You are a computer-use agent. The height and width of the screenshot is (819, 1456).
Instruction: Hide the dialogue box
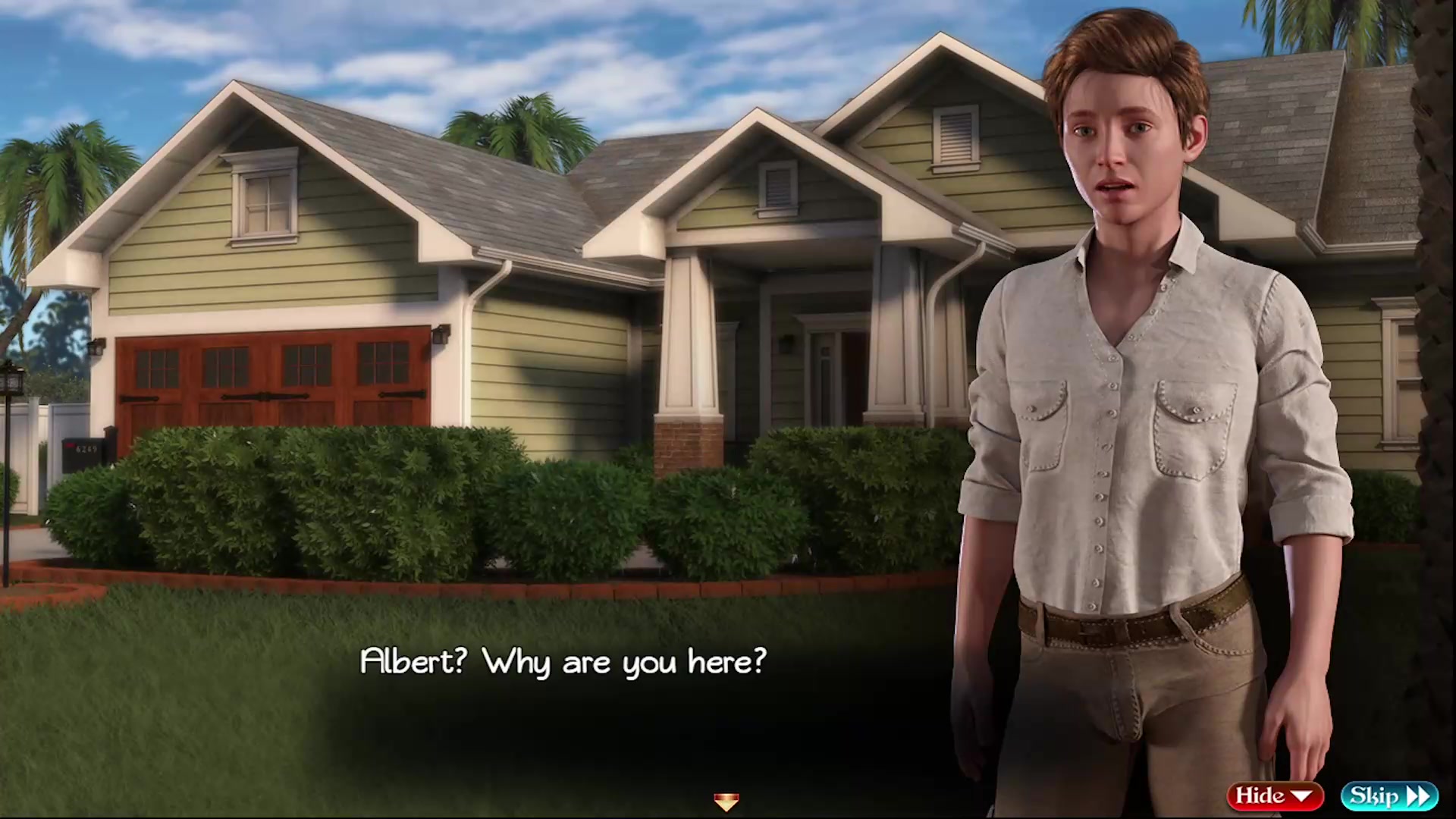tap(1274, 795)
